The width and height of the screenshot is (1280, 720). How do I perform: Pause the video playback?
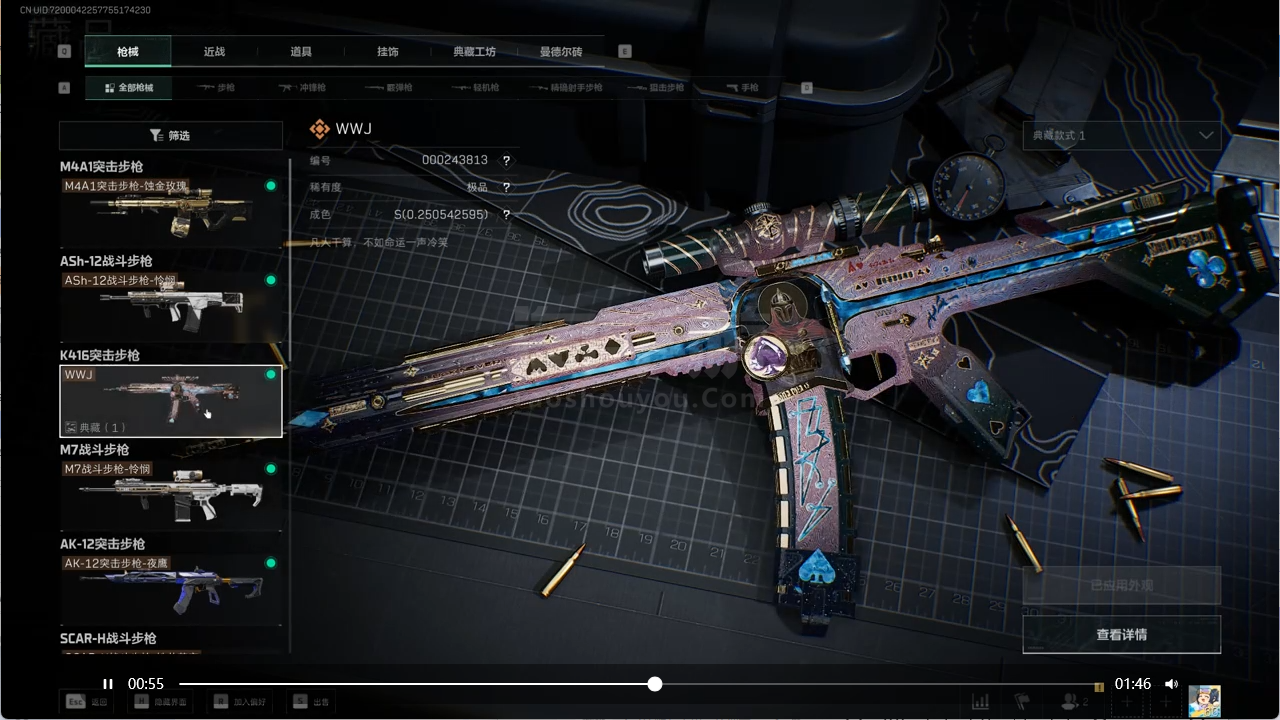pos(108,684)
